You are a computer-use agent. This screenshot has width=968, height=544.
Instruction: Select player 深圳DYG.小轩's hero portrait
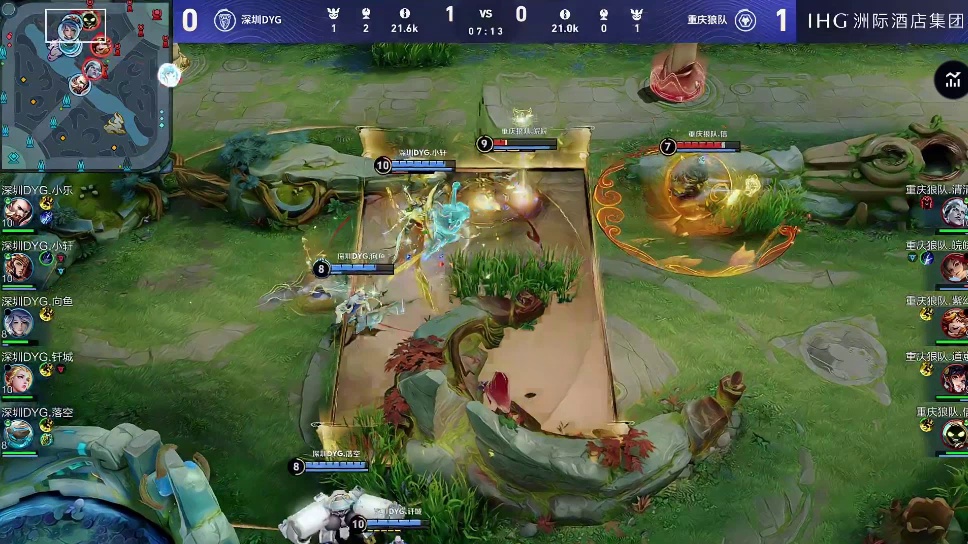[18, 267]
